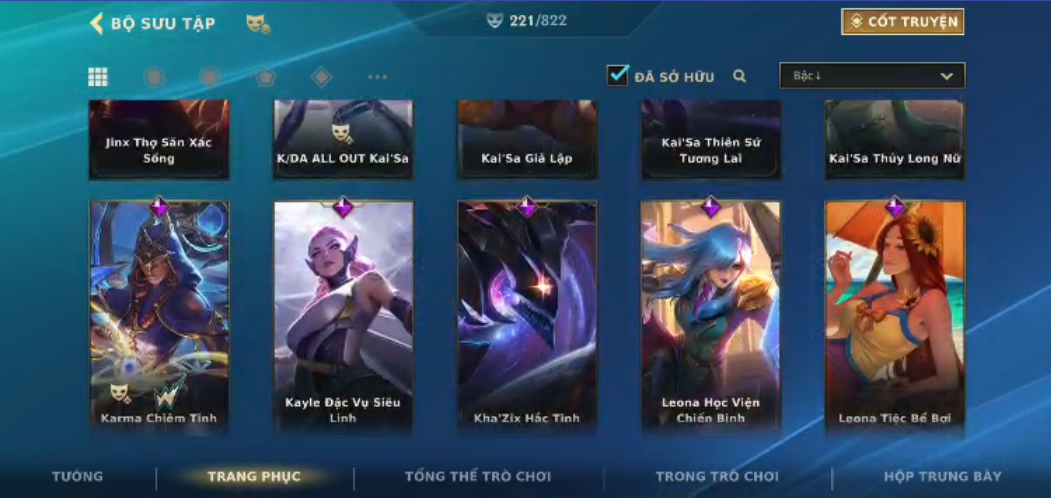Switch to the Tổng Thể Trò Chơi tab
This screenshot has width=1051, height=498.
(x=478, y=477)
